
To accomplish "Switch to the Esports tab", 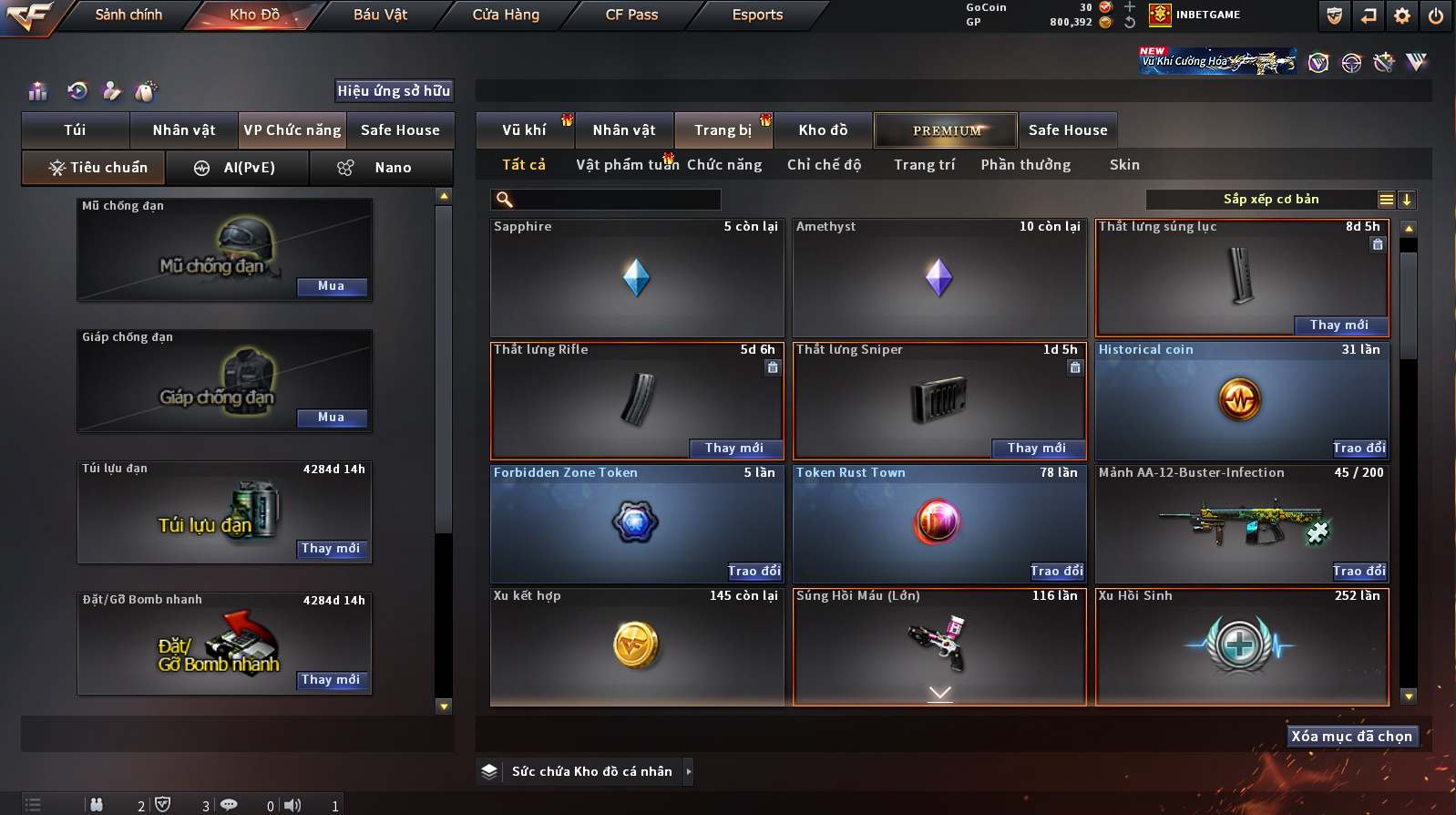I will pyautogui.click(x=757, y=15).
